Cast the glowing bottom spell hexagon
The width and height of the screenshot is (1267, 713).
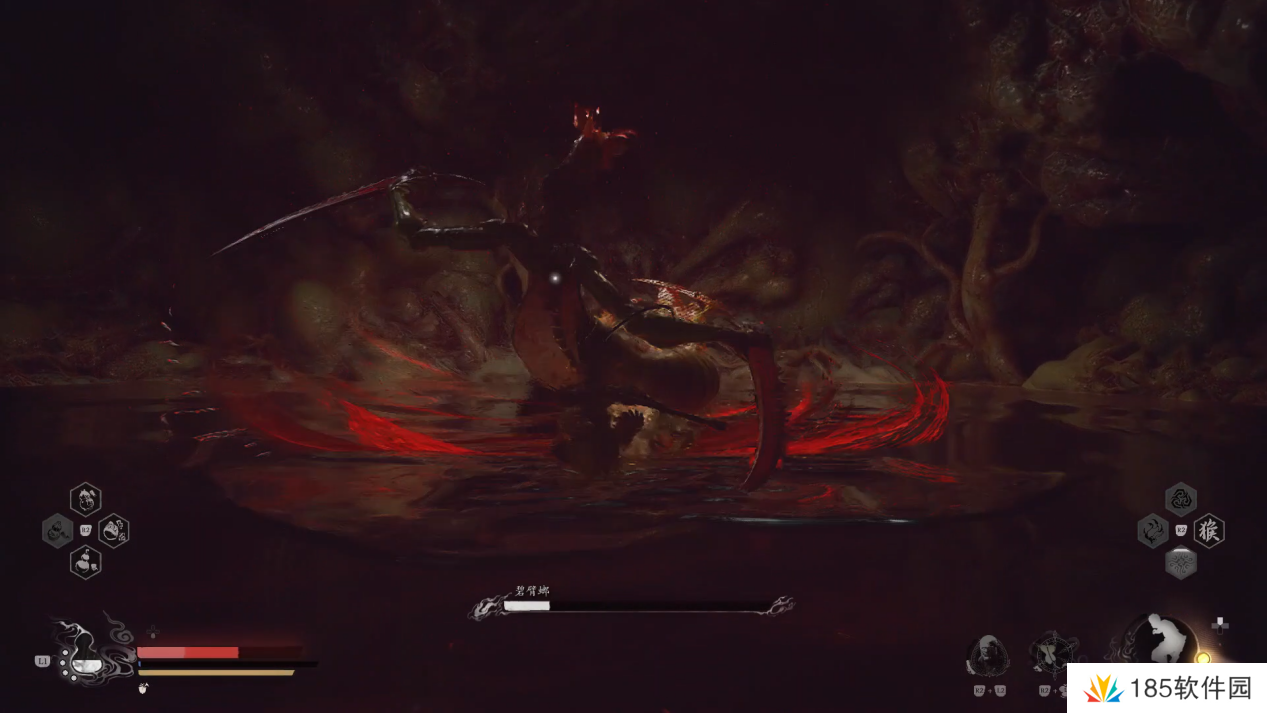tap(1181, 563)
